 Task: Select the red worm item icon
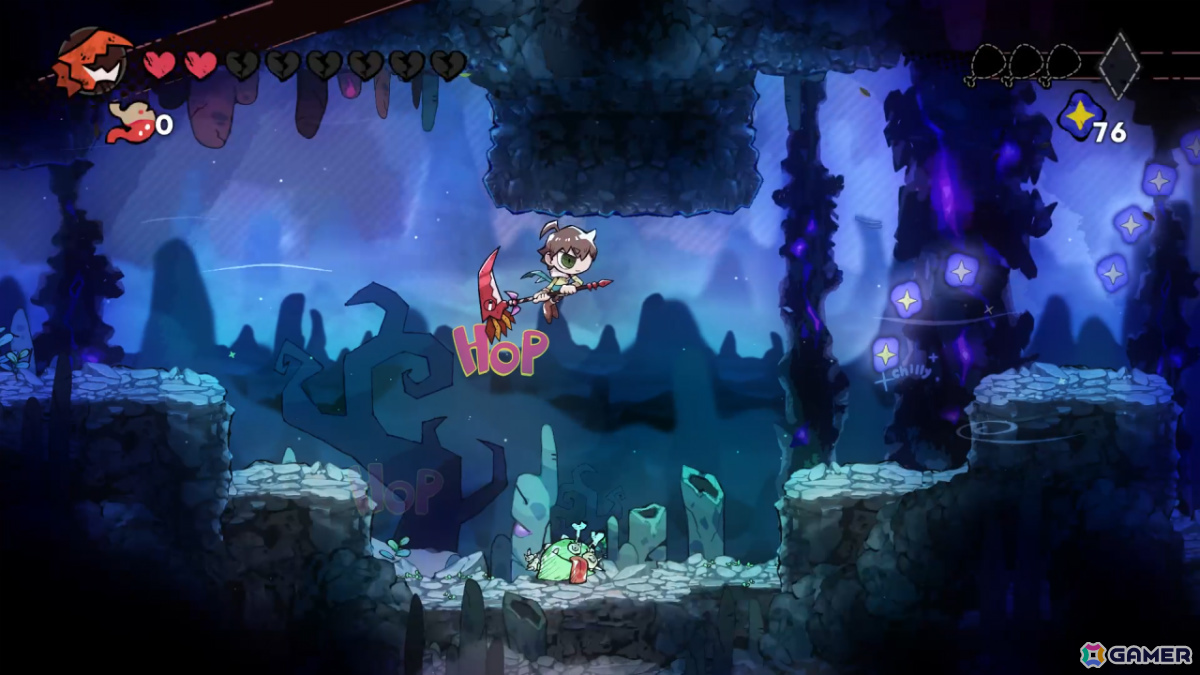click(x=130, y=122)
